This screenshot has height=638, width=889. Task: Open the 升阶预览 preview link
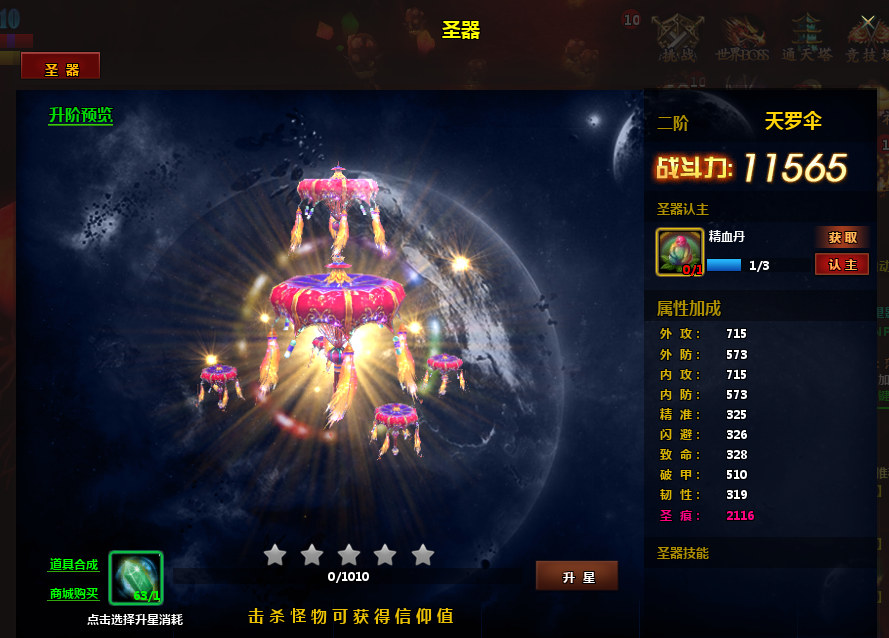point(81,116)
